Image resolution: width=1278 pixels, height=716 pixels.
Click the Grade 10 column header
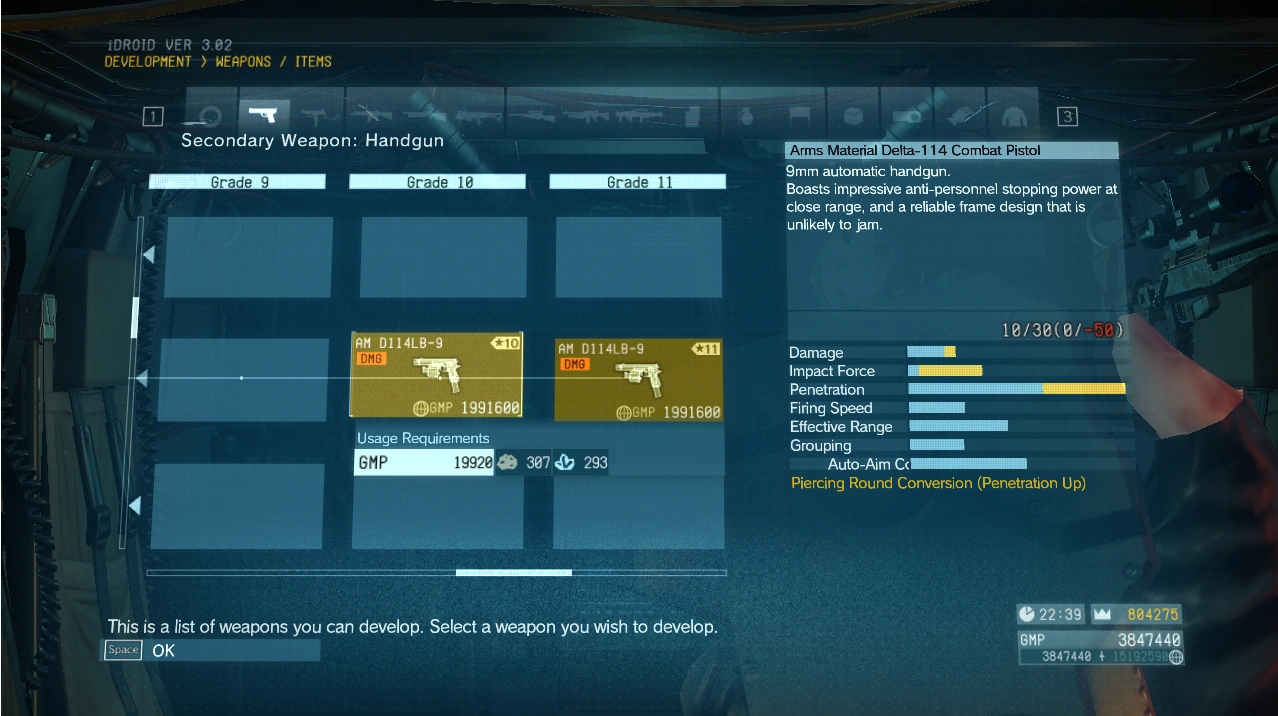(437, 182)
